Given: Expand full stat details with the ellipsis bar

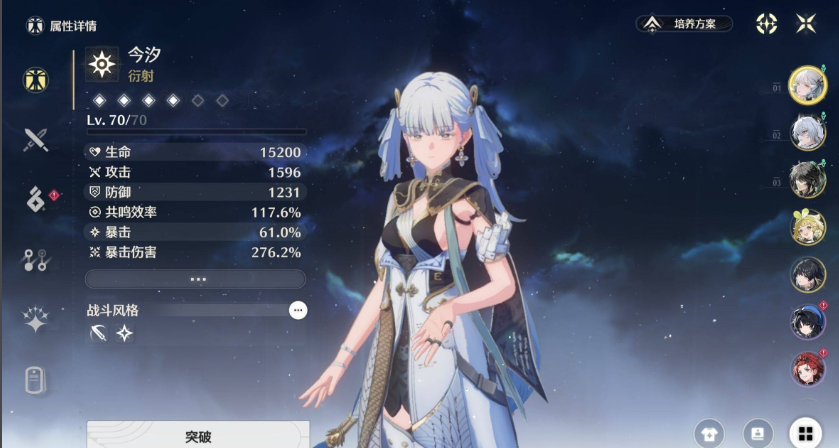Looking at the screenshot, I should (196, 279).
